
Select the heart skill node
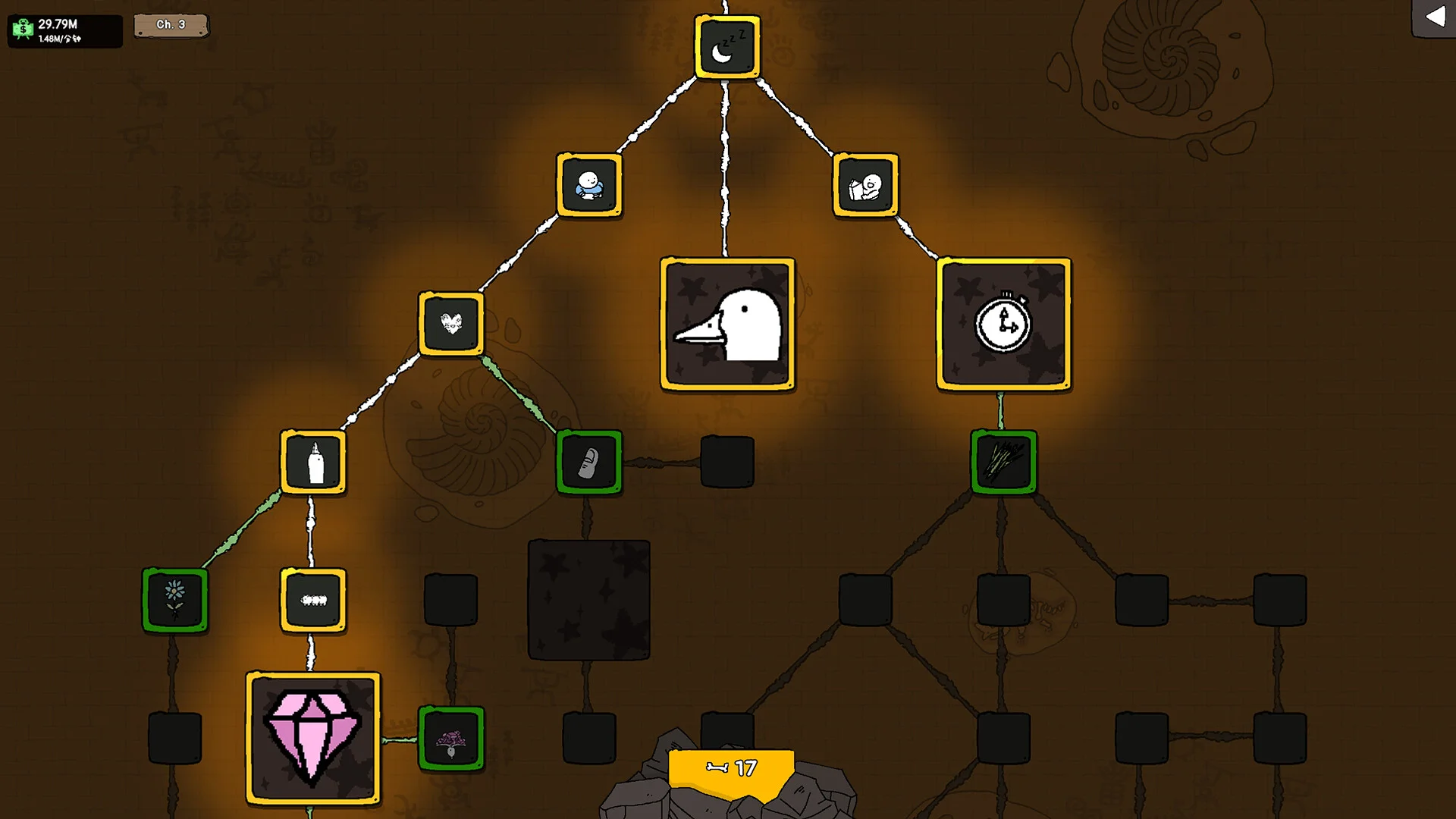point(451,324)
